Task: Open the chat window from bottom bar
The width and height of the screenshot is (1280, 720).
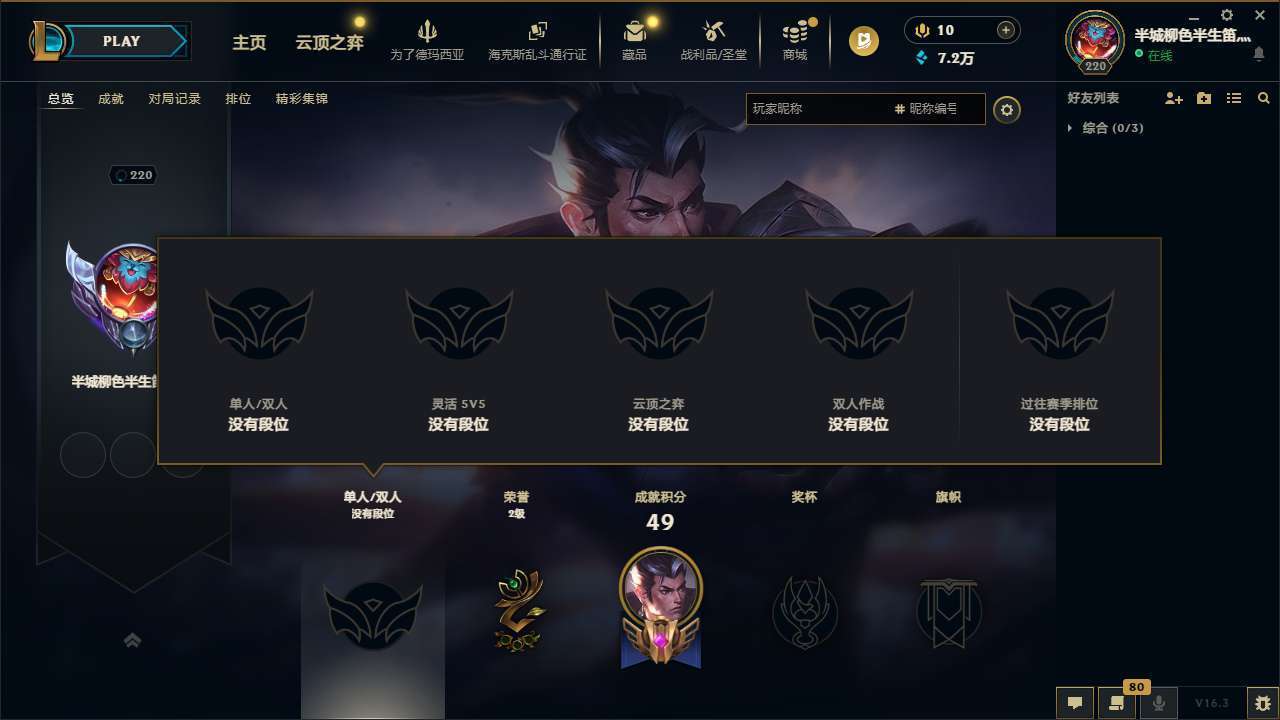Action: [x=1073, y=703]
